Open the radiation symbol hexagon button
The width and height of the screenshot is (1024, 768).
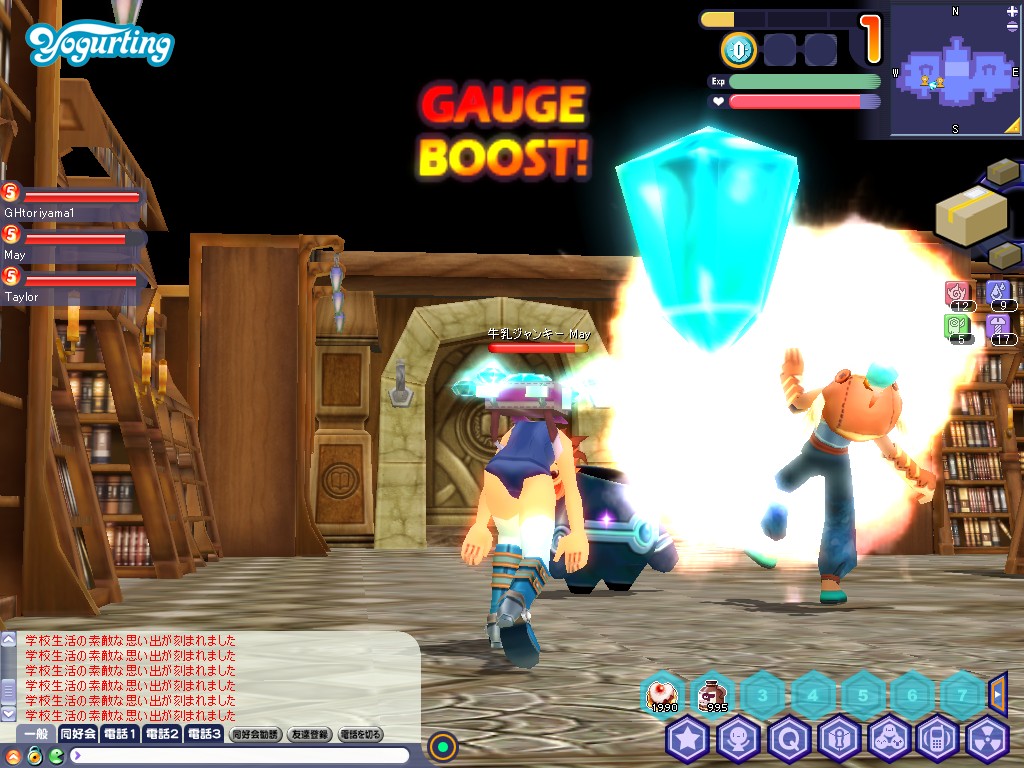click(x=990, y=739)
